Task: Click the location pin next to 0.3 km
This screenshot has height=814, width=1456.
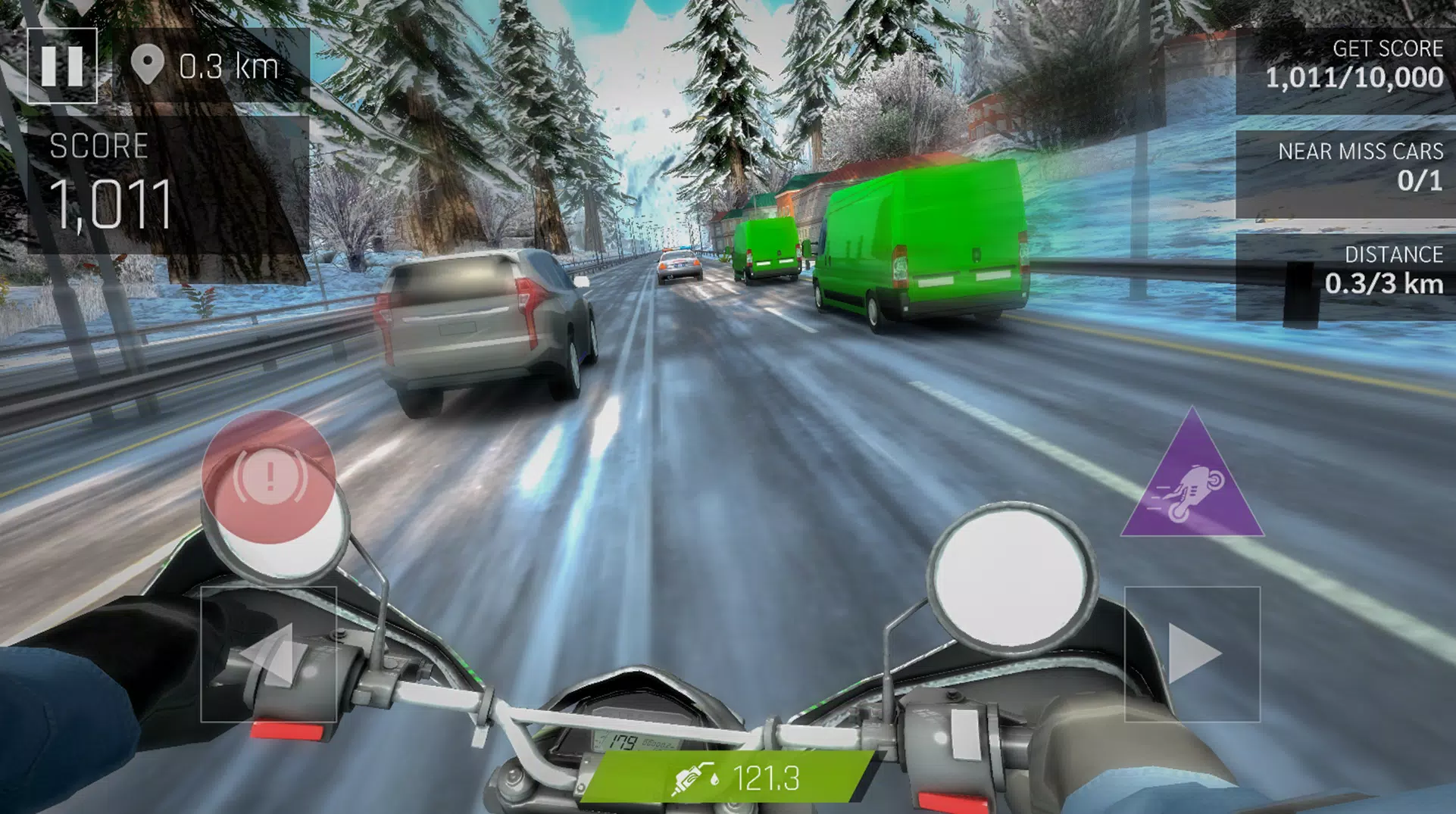Action: point(148,62)
